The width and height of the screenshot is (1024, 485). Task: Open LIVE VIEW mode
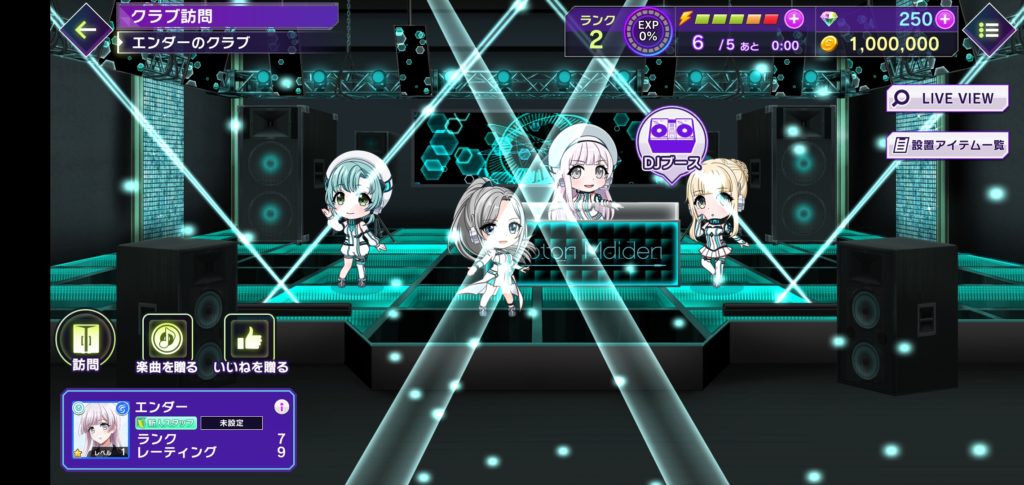coord(947,98)
